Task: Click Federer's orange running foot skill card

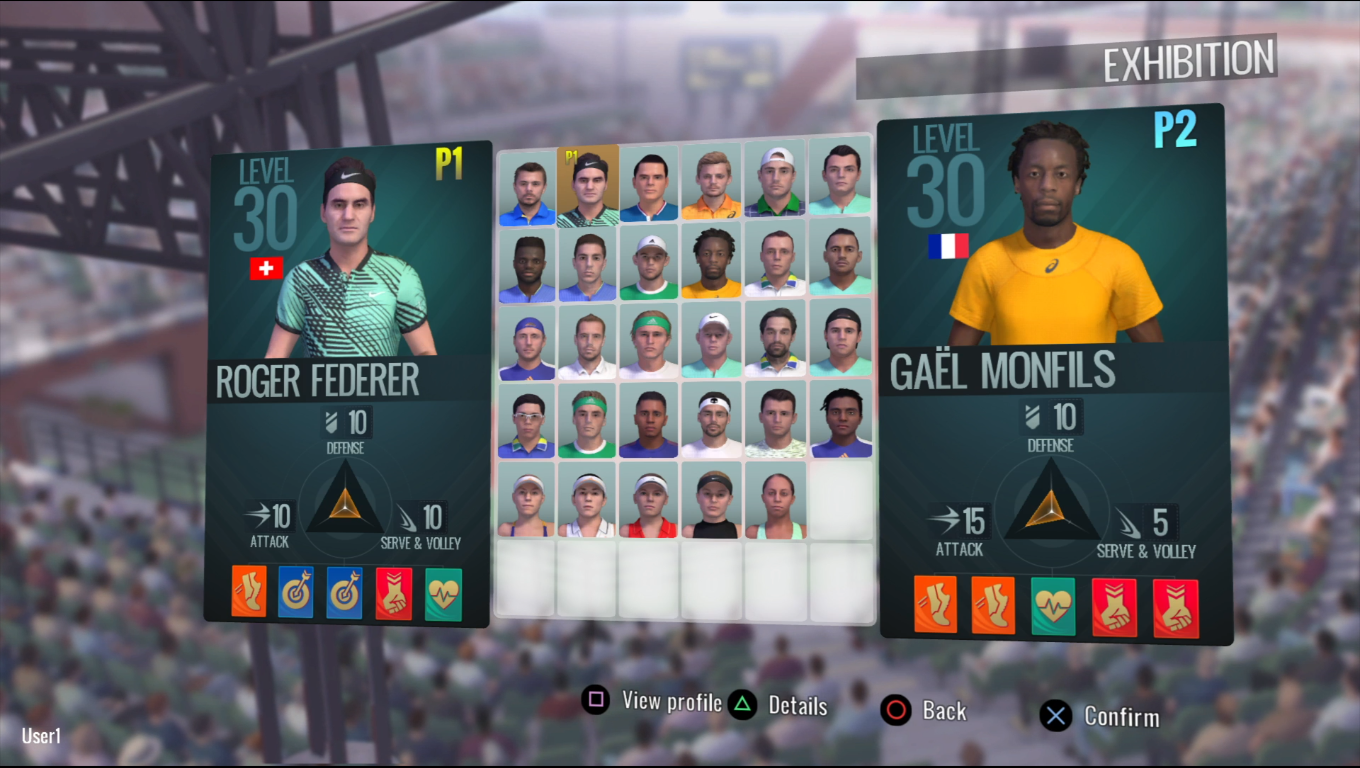Action: point(249,592)
